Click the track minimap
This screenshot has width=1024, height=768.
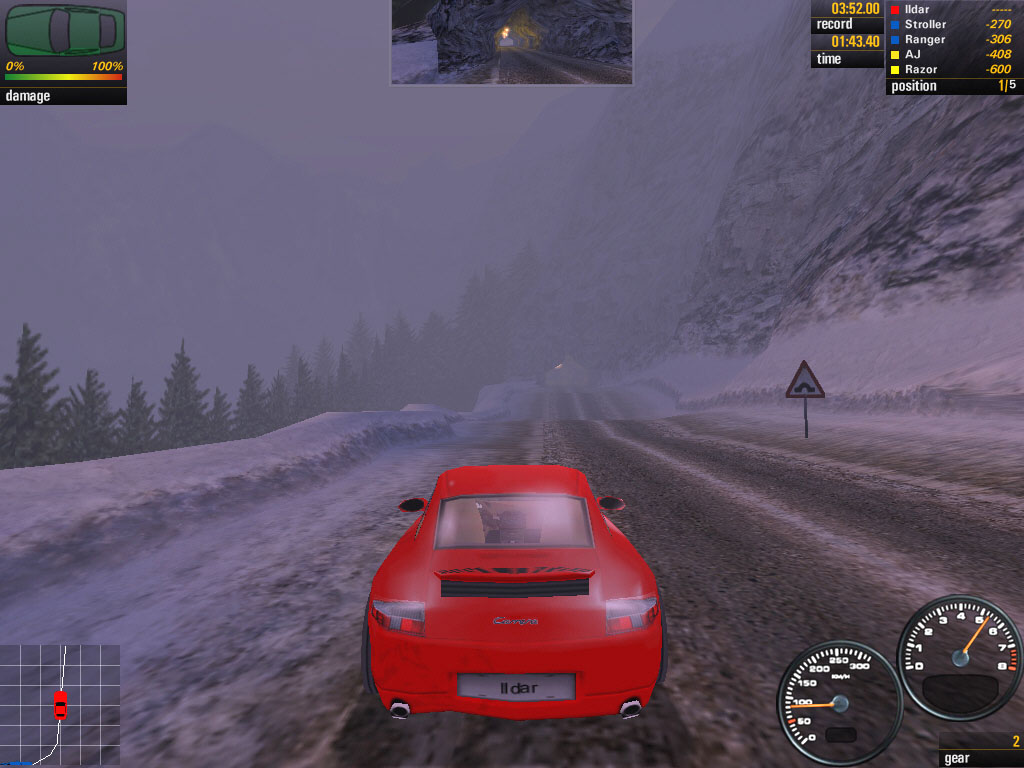pos(60,705)
